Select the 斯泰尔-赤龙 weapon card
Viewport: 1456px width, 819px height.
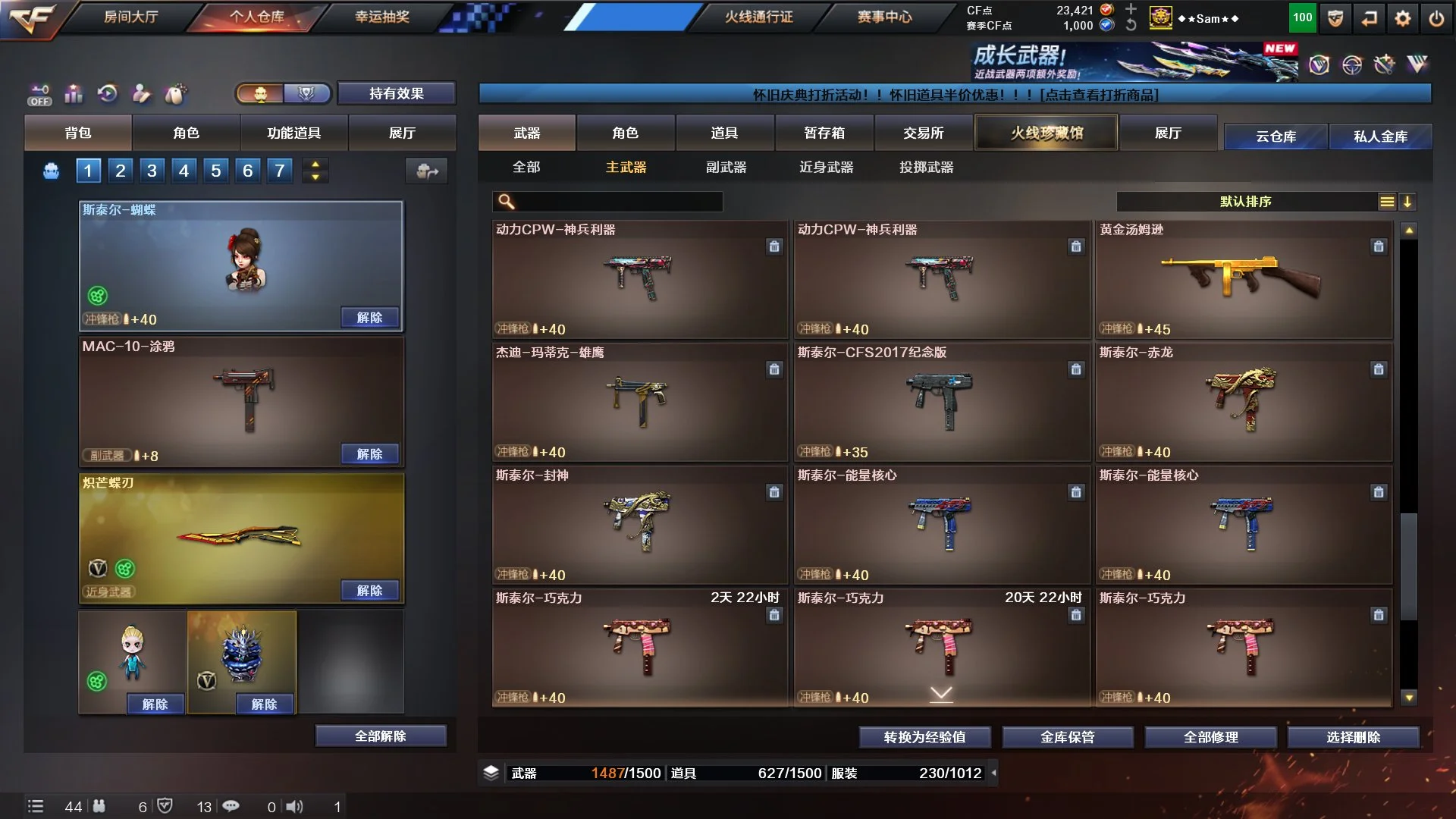pos(1244,402)
